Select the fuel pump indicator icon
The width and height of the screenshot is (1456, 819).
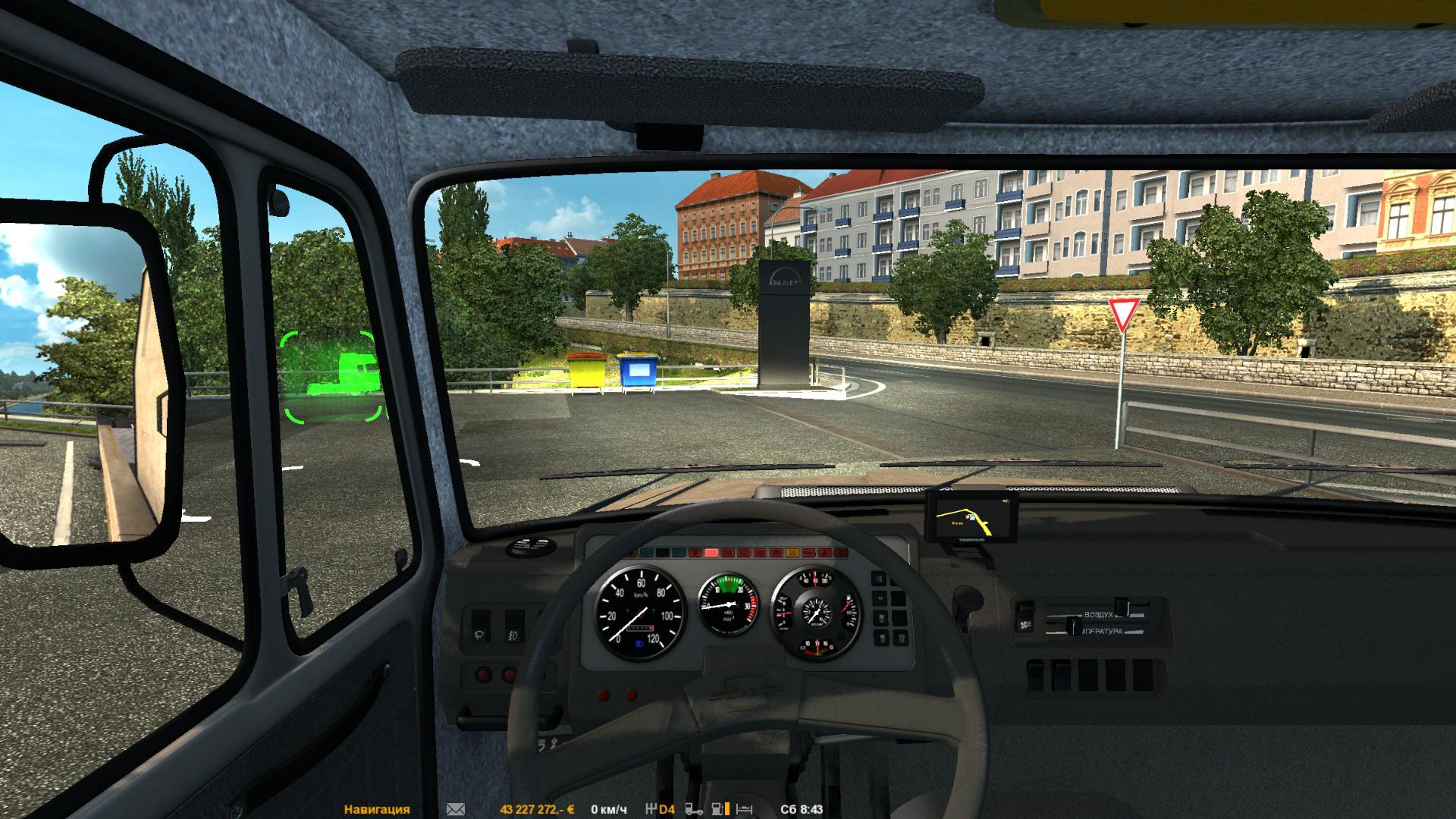point(717,809)
